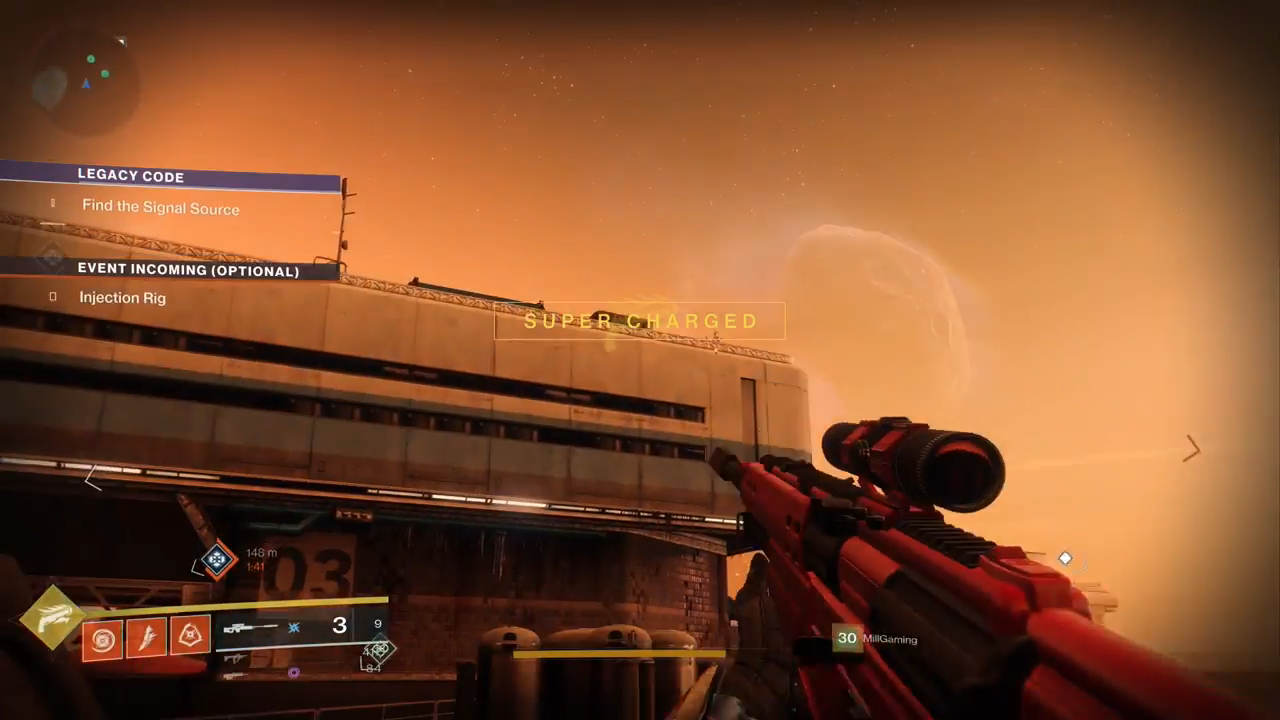Viewport: 1280px width, 720px height.
Task: Click the white diamond waypoint marker
Action: tap(1065, 559)
